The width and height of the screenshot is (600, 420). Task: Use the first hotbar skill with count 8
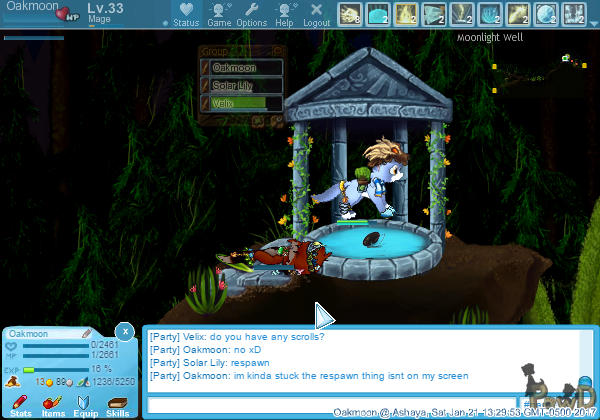(350, 14)
